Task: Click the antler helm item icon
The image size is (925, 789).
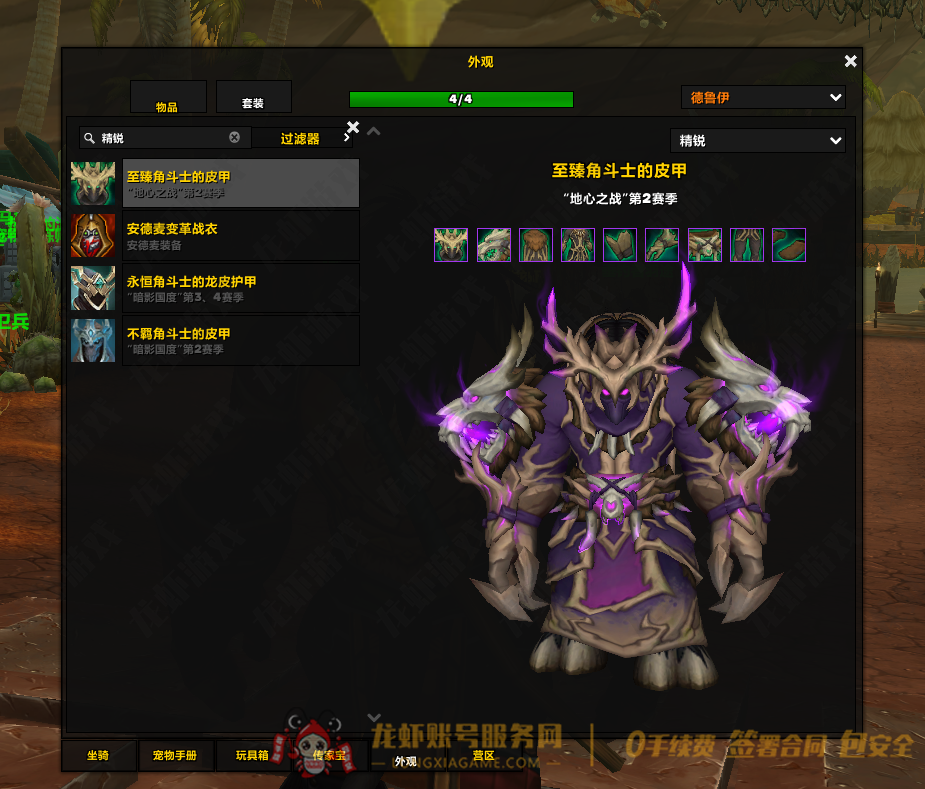Action: click(x=451, y=245)
